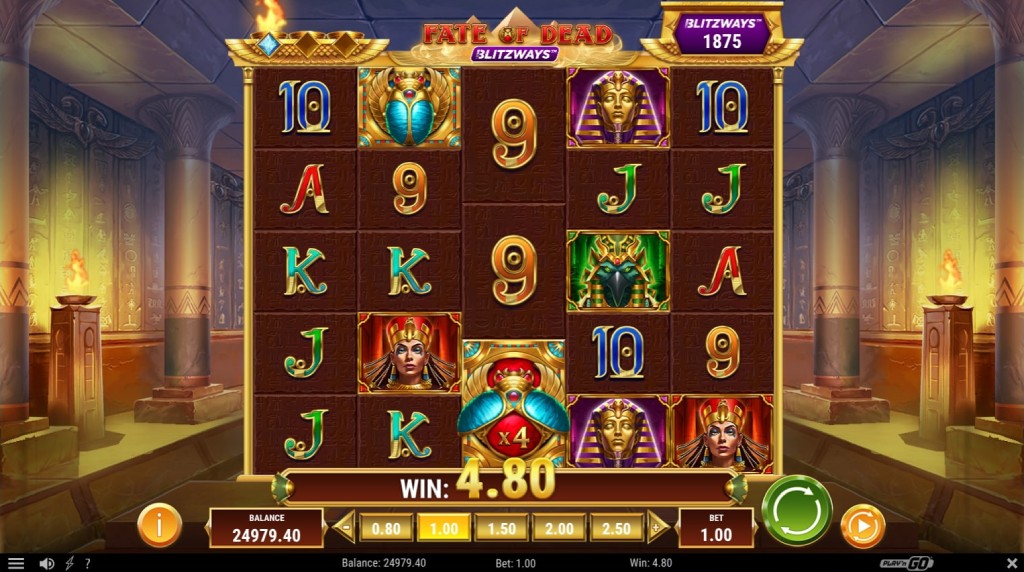The image size is (1024, 572).
Task: Spin the reels with the green button
Action: pos(797,510)
